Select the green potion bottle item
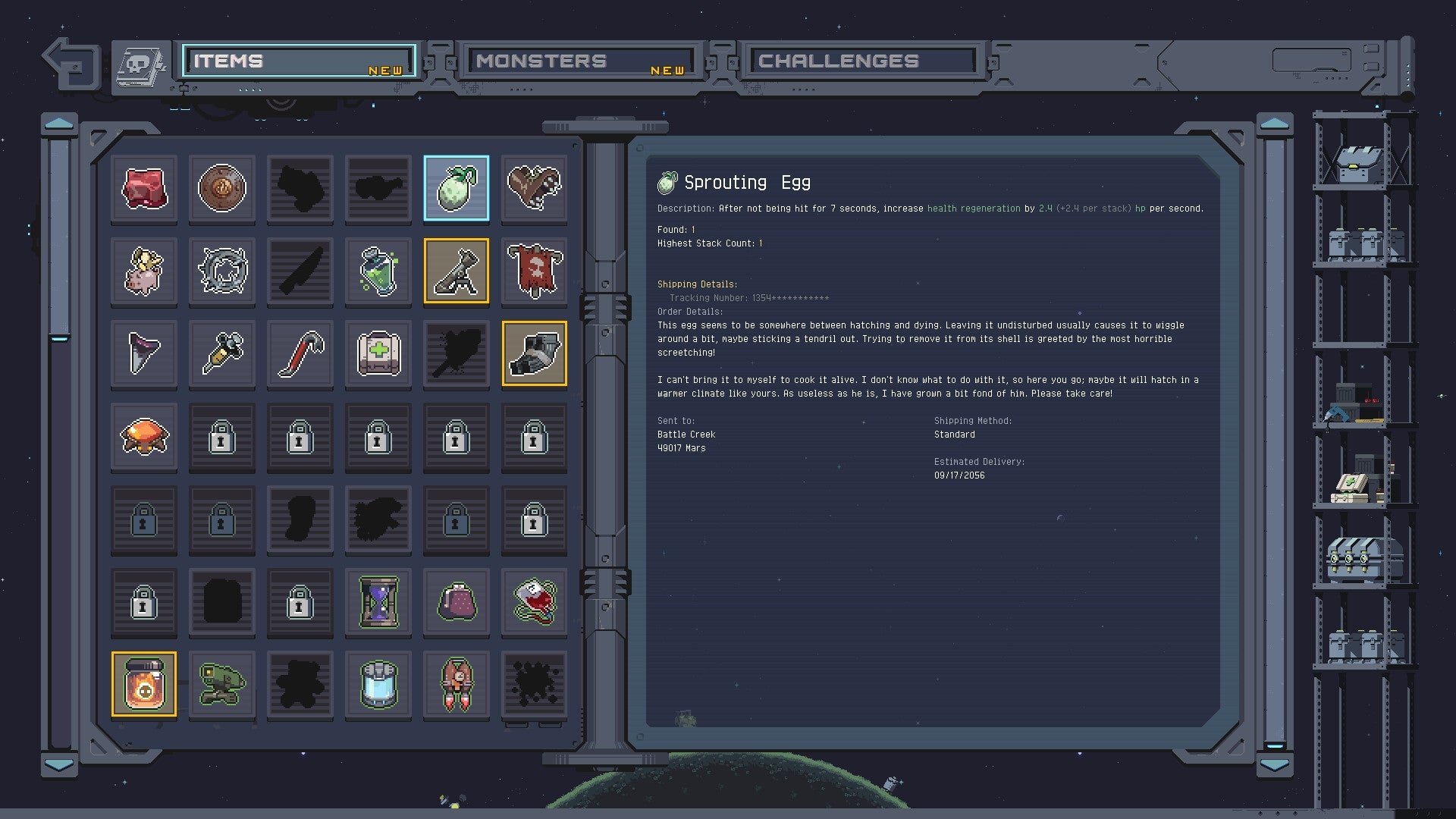 [378, 271]
